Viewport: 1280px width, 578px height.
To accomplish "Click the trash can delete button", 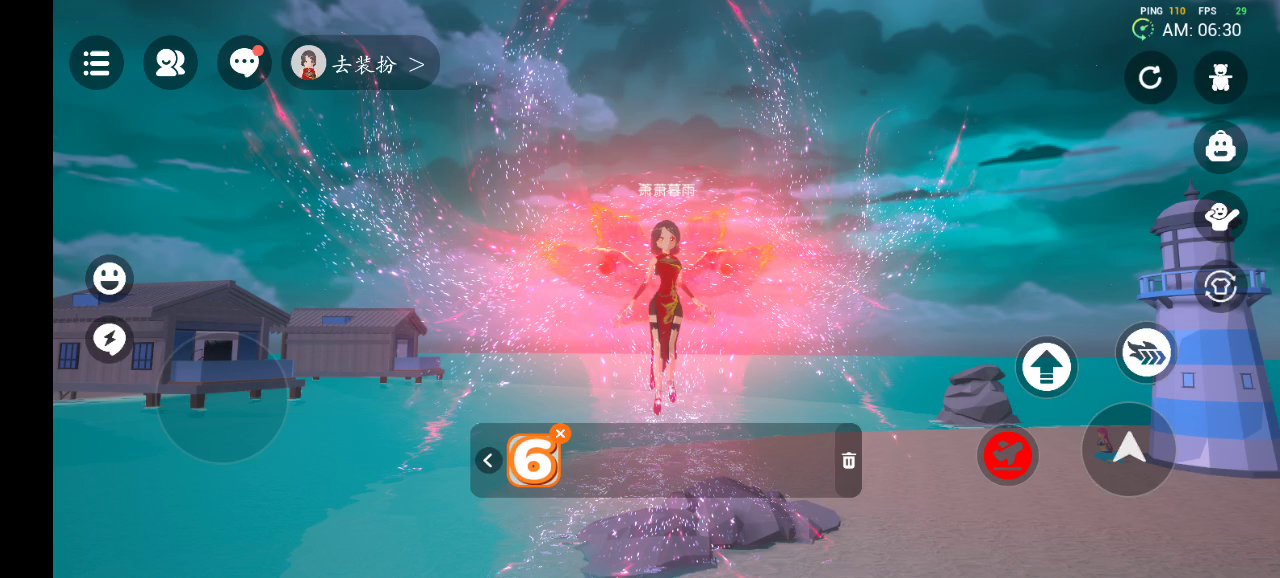I will point(848,460).
